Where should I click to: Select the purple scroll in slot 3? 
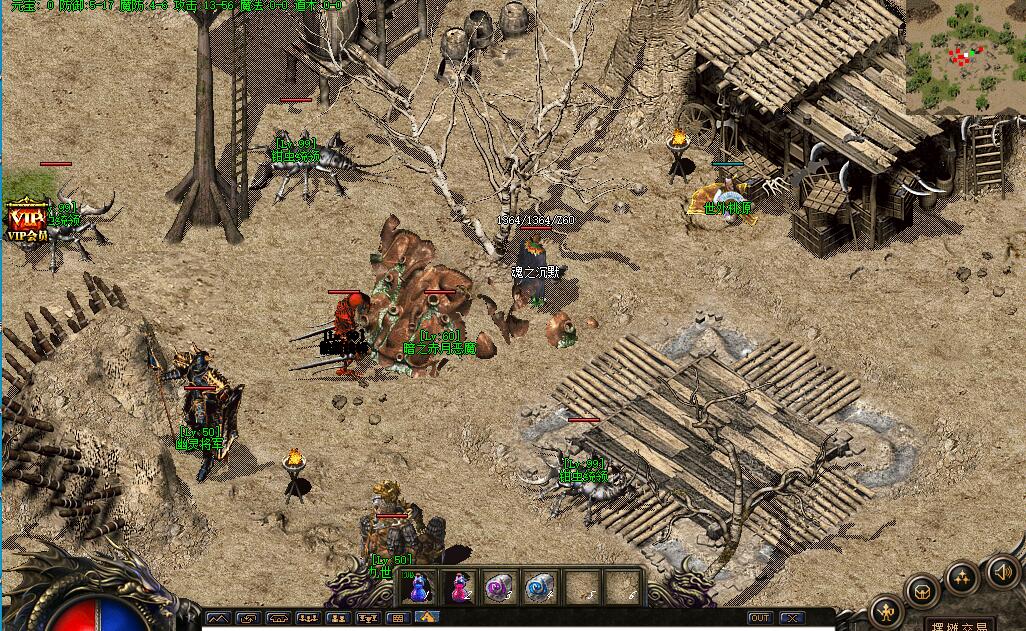[x=500, y=587]
